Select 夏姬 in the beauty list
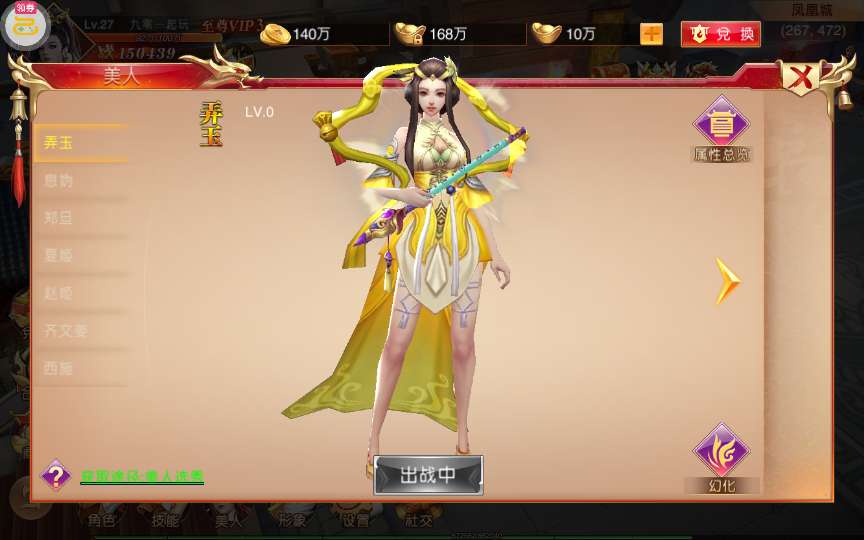 [80, 256]
